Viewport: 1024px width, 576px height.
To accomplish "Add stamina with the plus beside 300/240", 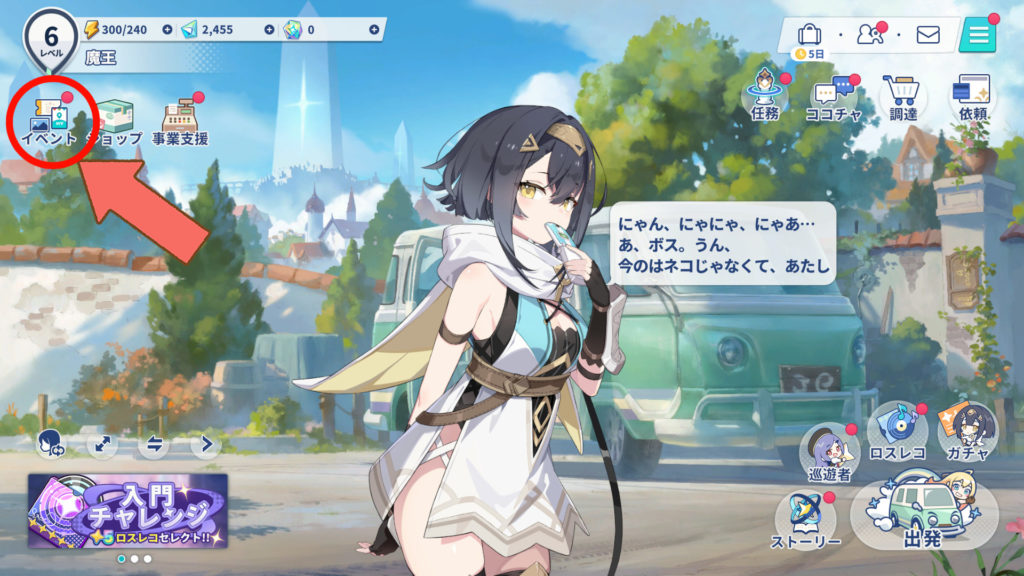I will coord(166,30).
